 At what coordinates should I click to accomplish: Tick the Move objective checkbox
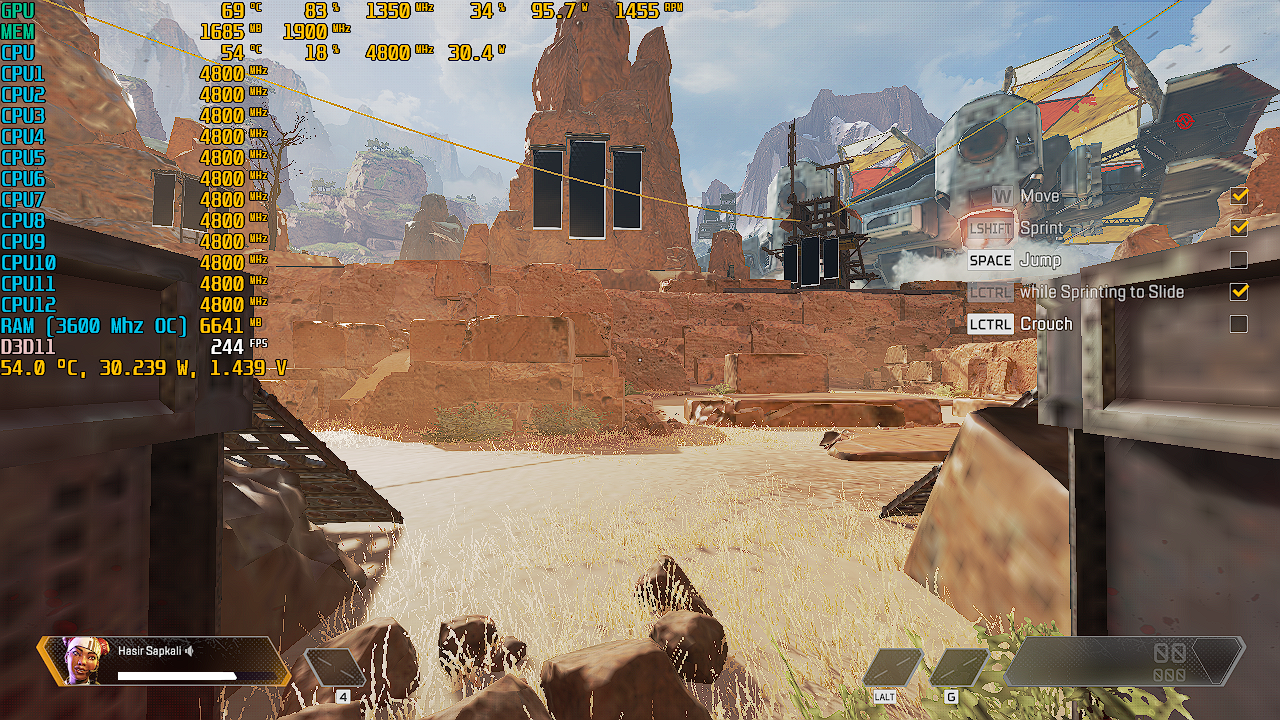1239,196
